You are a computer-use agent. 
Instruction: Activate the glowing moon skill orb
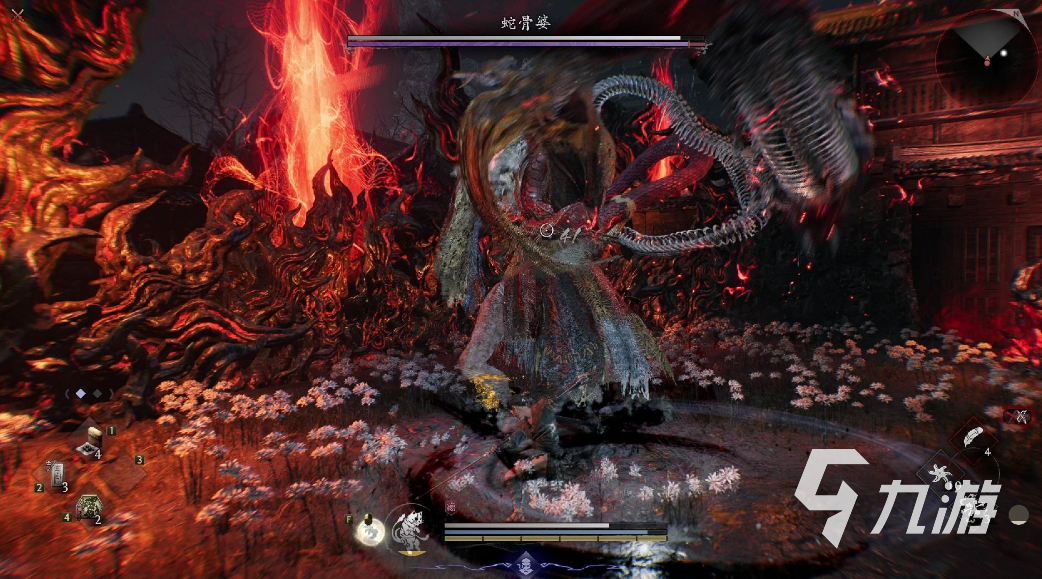(370, 530)
